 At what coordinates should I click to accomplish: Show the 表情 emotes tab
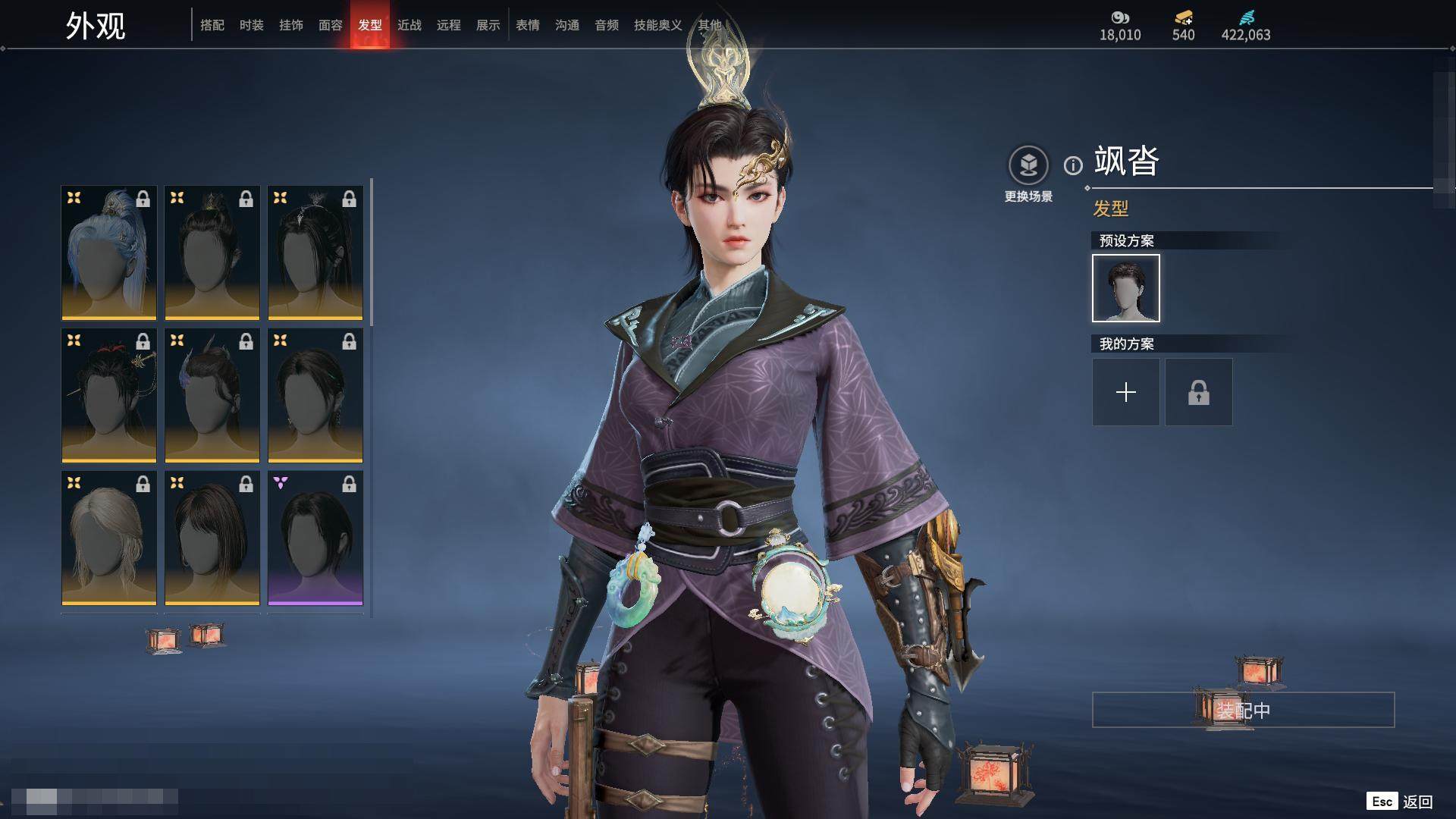(x=528, y=25)
